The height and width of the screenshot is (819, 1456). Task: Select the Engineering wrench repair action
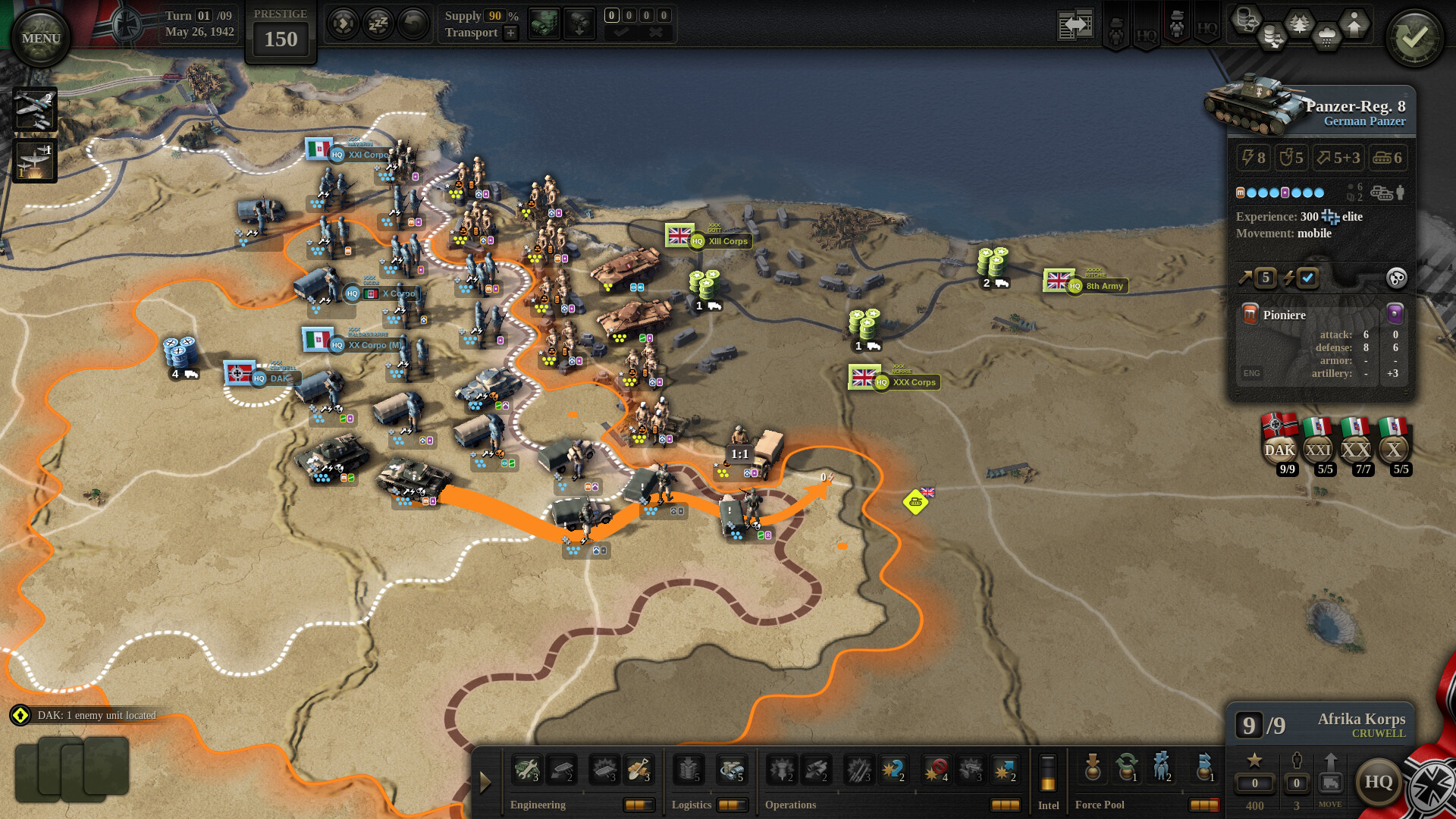(527, 770)
